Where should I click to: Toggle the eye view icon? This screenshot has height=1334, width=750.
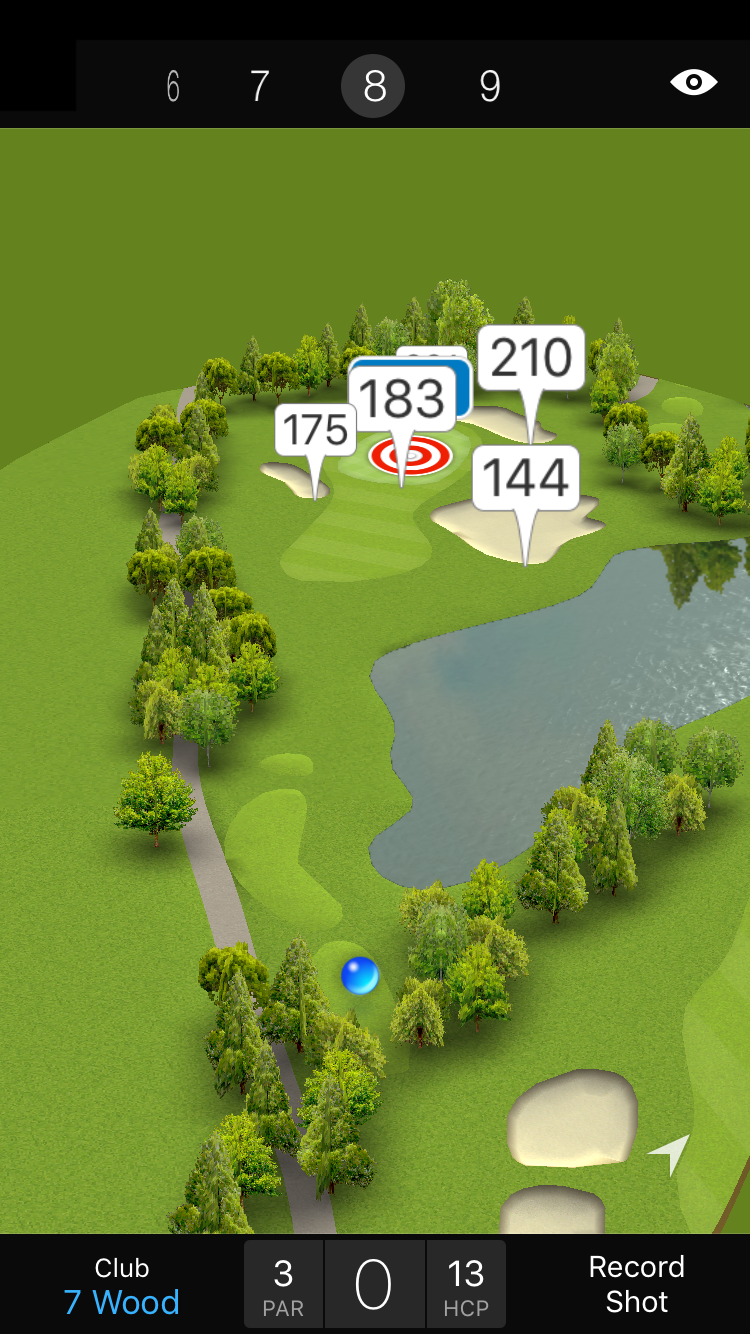click(693, 82)
